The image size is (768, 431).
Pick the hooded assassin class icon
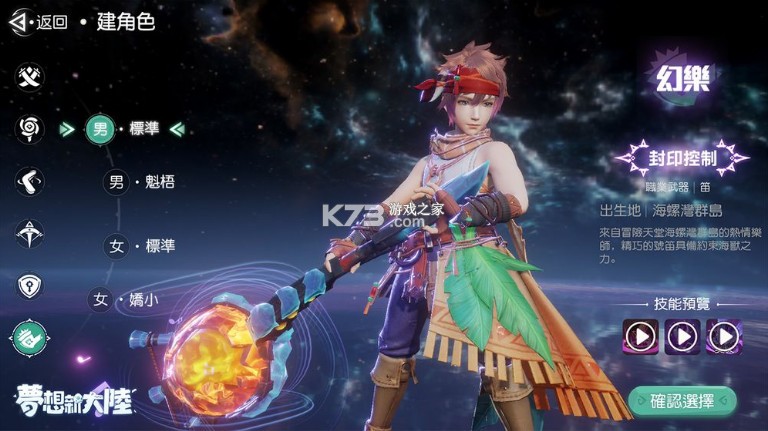point(30,234)
